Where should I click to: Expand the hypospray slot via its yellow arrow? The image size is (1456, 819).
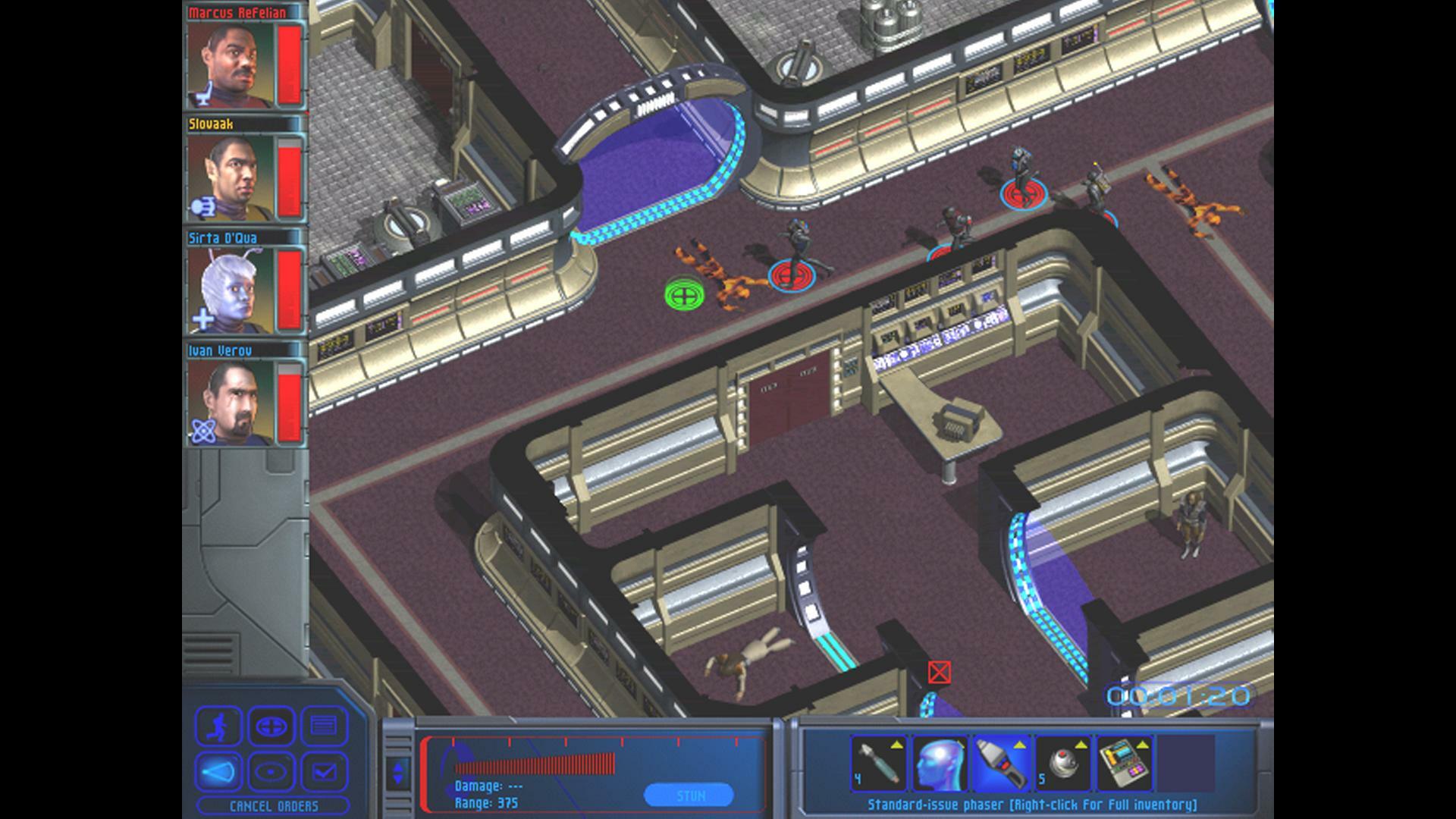coord(897,745)
